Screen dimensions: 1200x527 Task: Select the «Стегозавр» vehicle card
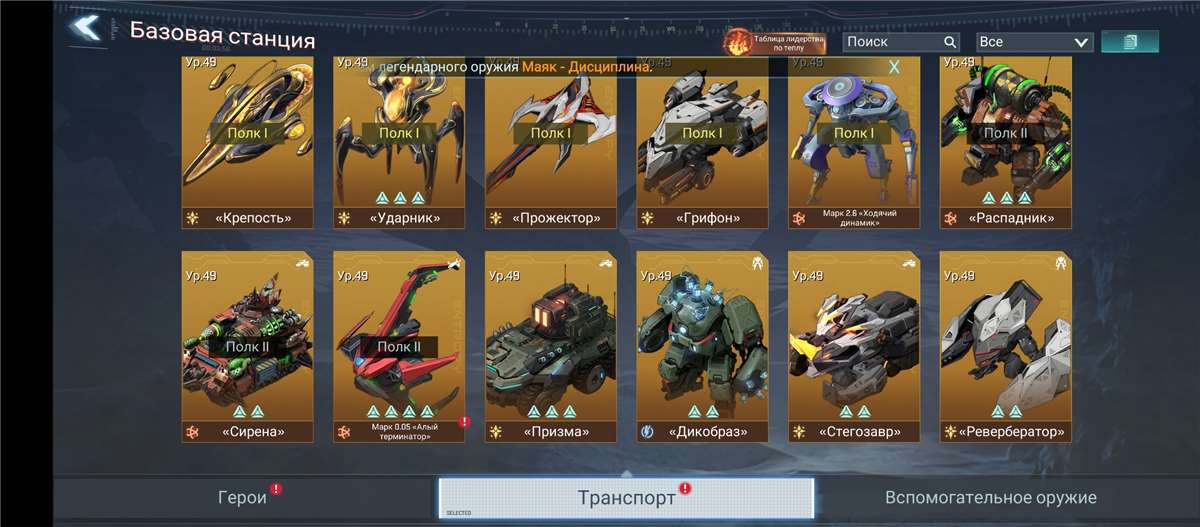pos(854,346)
